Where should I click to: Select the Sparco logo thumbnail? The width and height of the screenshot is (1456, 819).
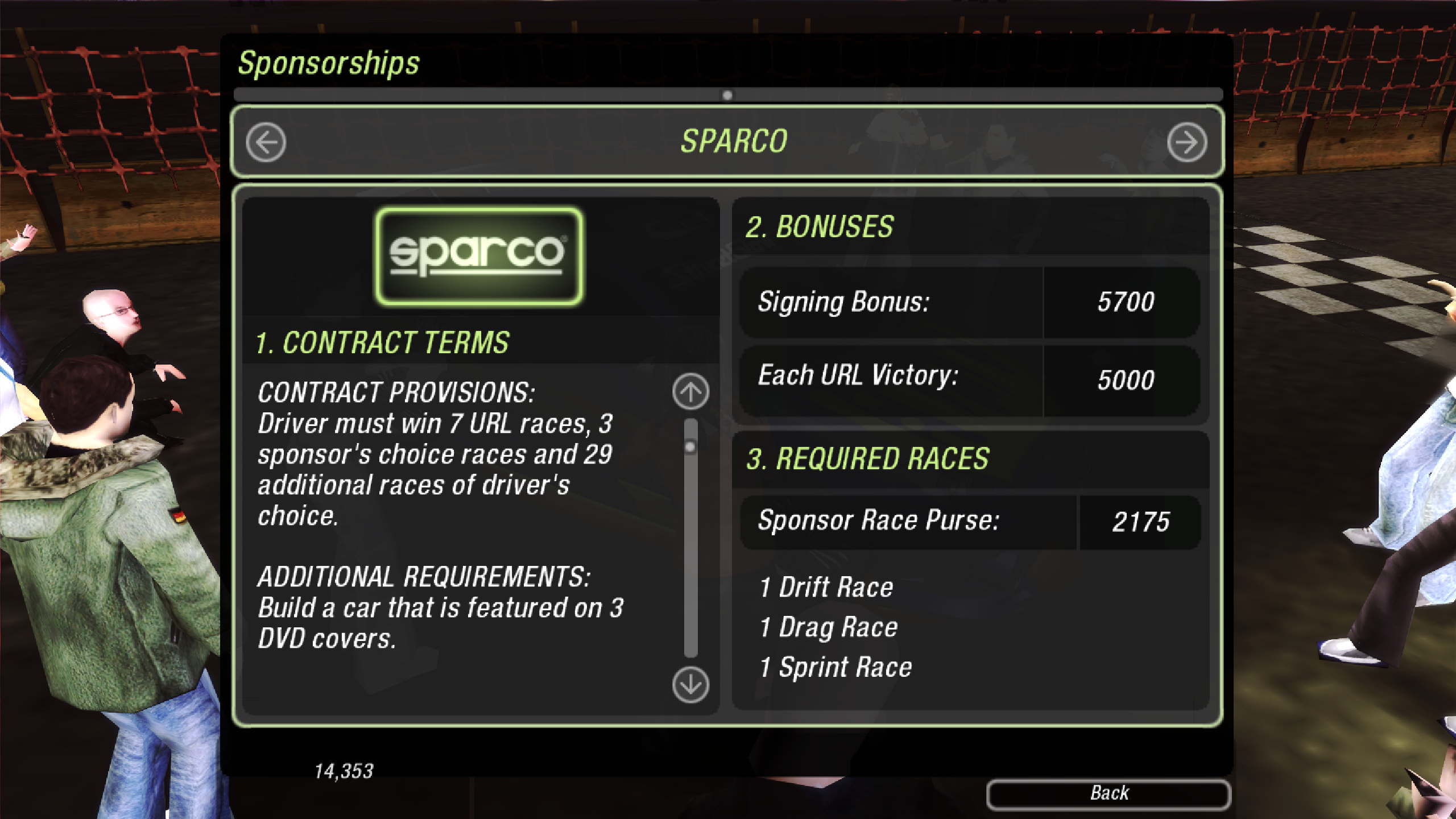coord(478,256)
